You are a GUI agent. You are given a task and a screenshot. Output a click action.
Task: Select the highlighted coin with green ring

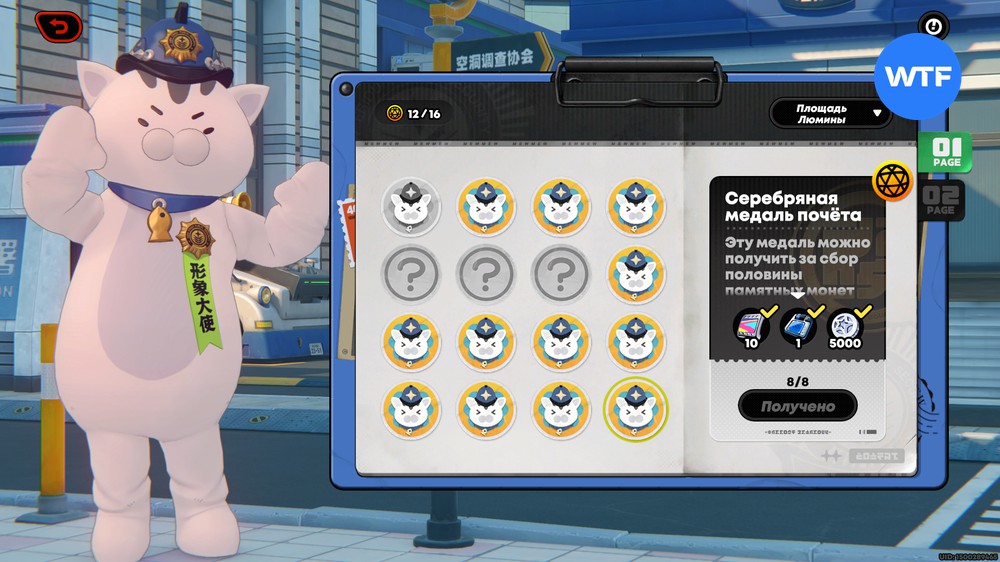click(x=636, y=408)
